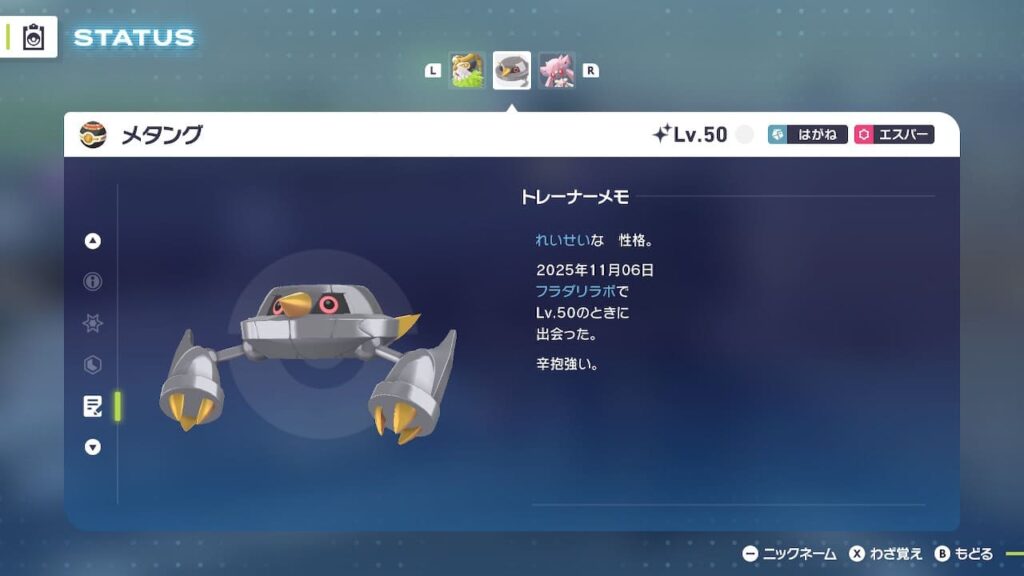Click the down arrow in the page sidebar
Image resolution: width=1024 pixels, height=576 pixels.
[93, 447]
